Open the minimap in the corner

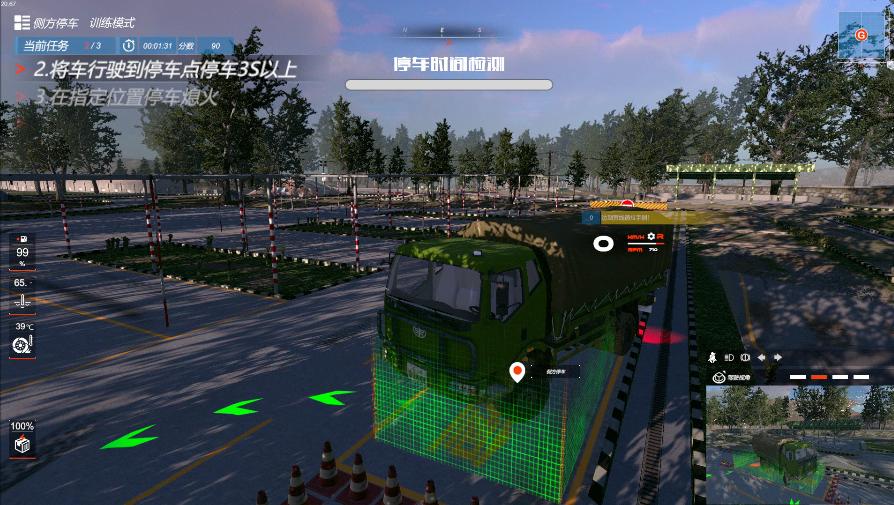click(x=859, y=36)
